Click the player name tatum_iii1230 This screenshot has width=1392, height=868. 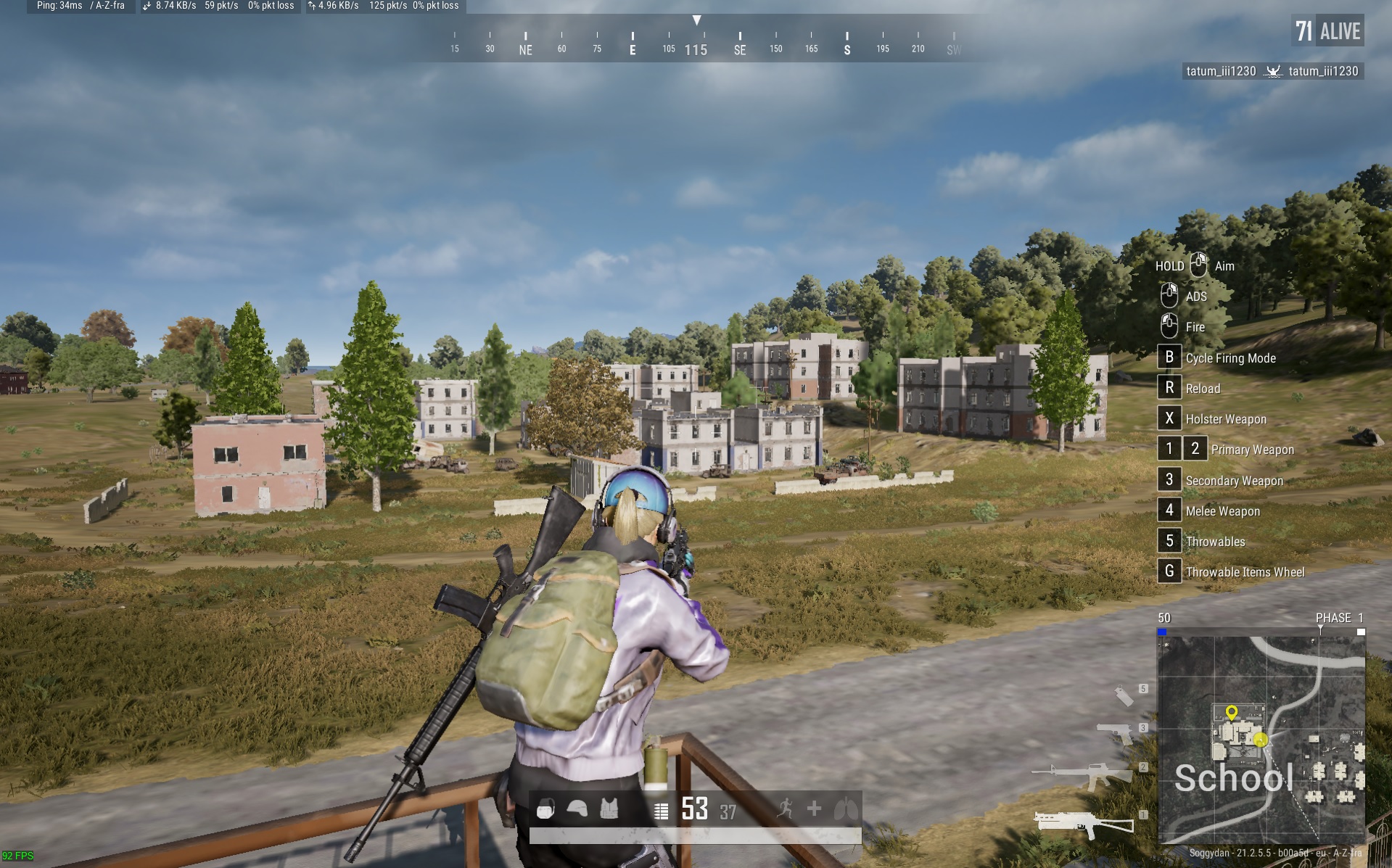1222,72
